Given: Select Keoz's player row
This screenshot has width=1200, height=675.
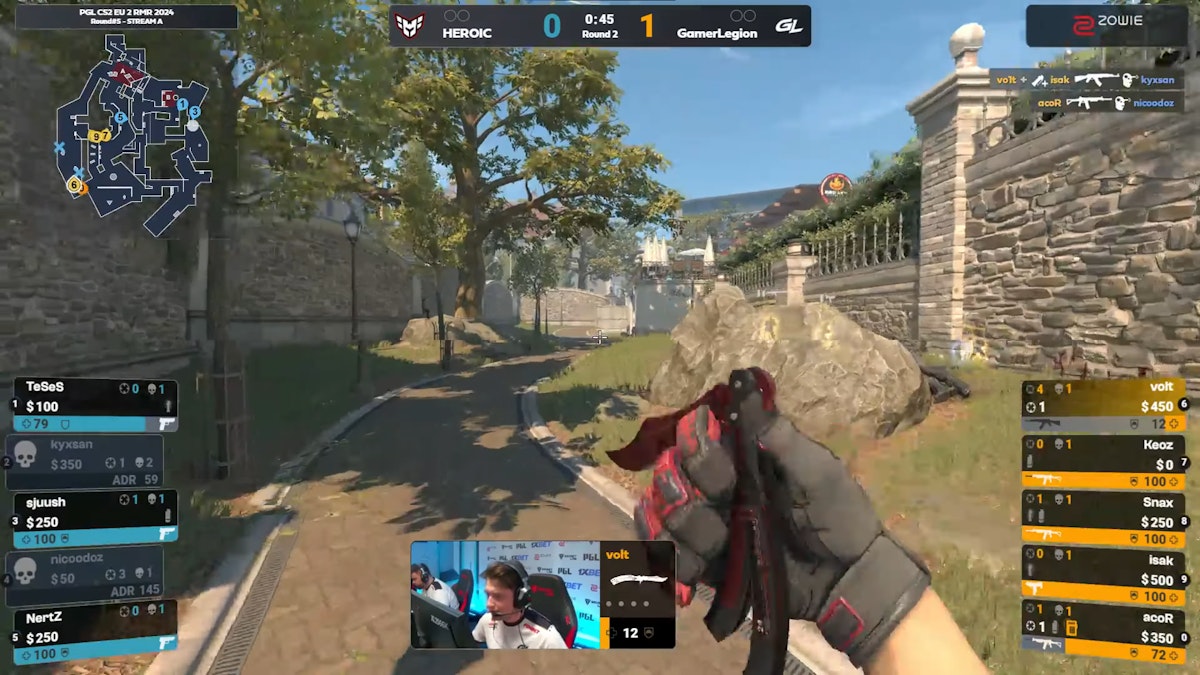Looking at the screenshot, I should [x=1103, y=462].
